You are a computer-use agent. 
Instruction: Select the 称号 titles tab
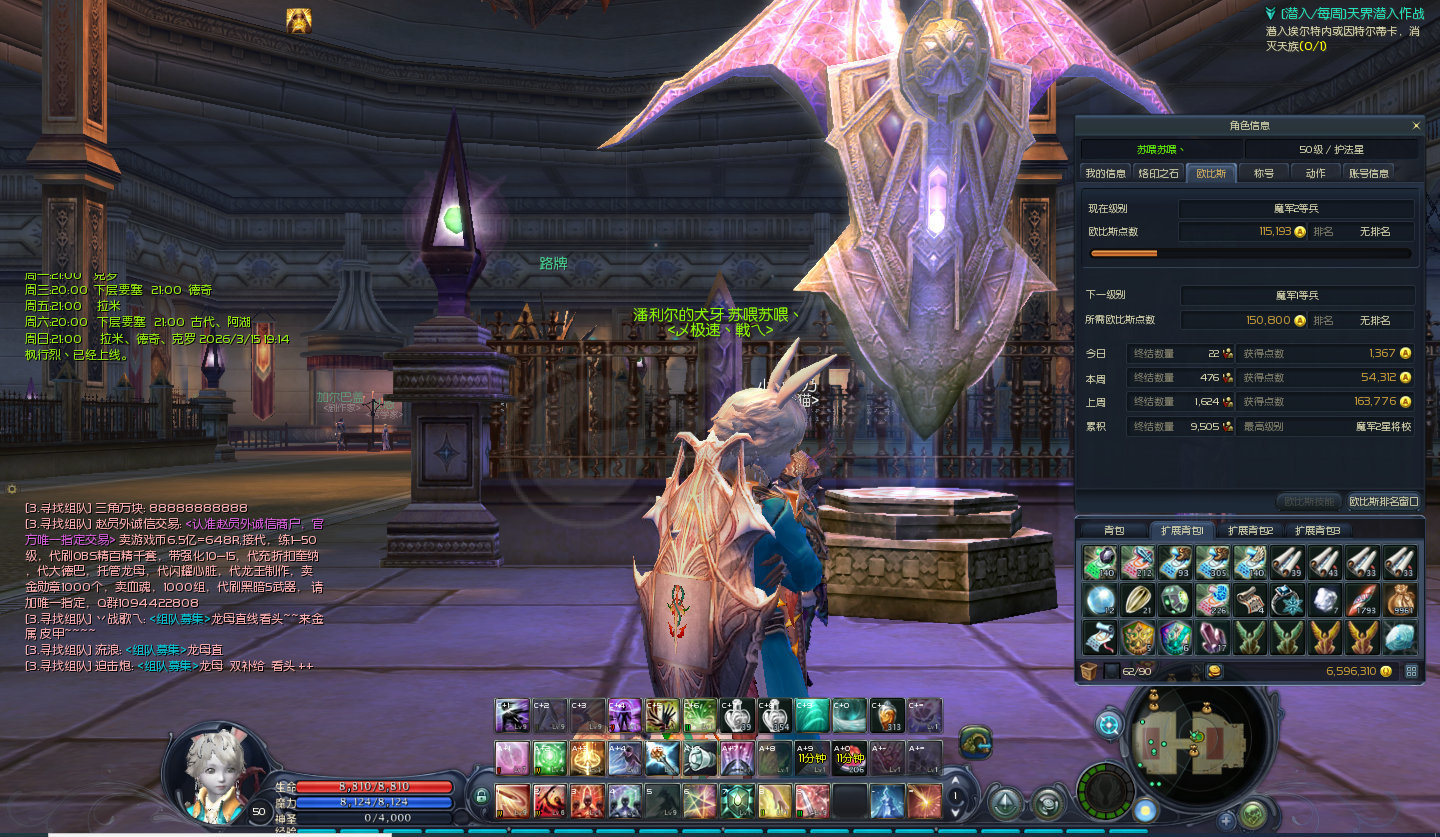coord(1264,173)
